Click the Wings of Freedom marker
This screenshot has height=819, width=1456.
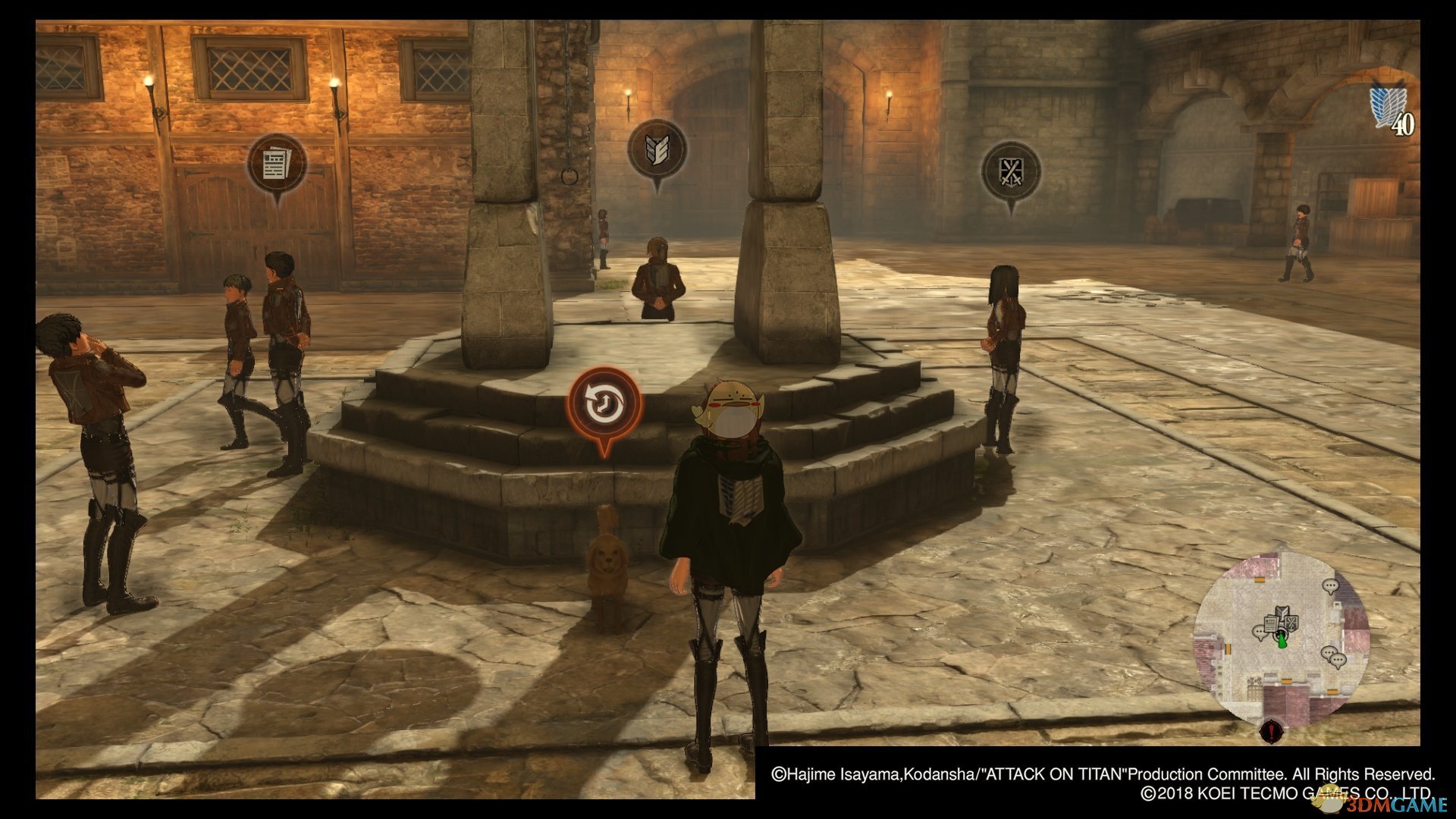[657, 149]
